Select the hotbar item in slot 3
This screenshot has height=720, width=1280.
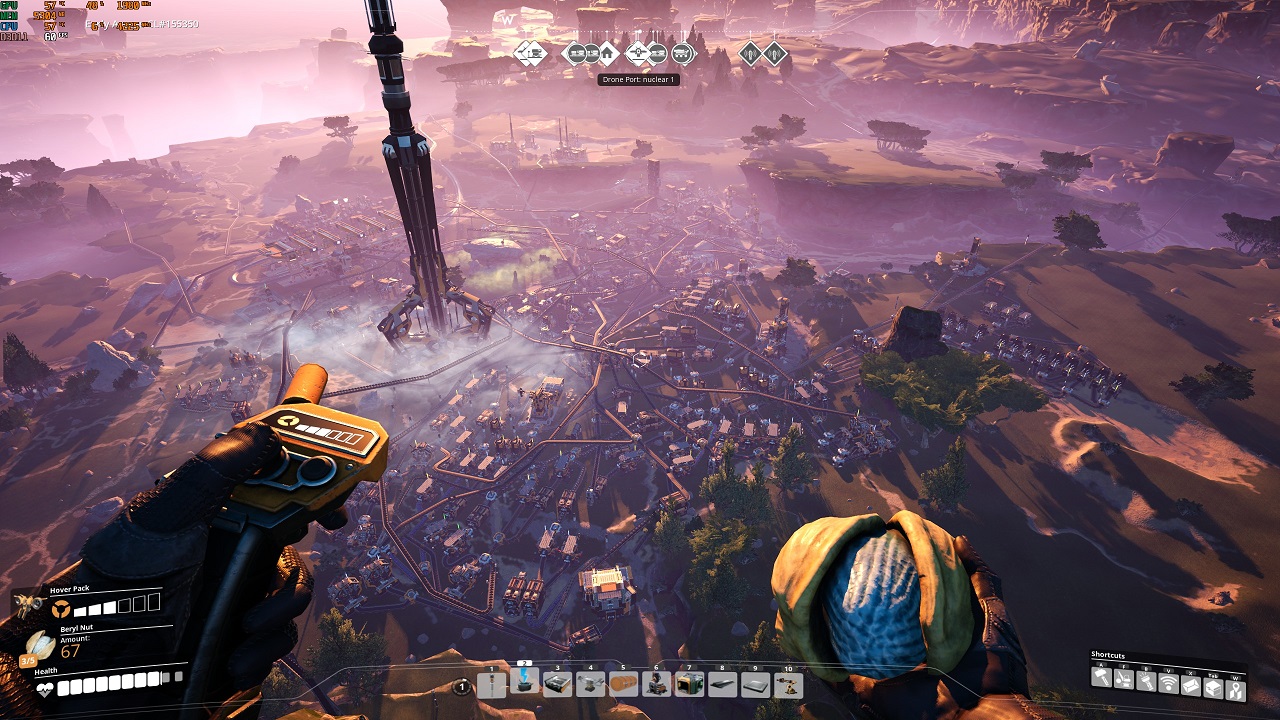pyautogui.click(x=557, y=684)
